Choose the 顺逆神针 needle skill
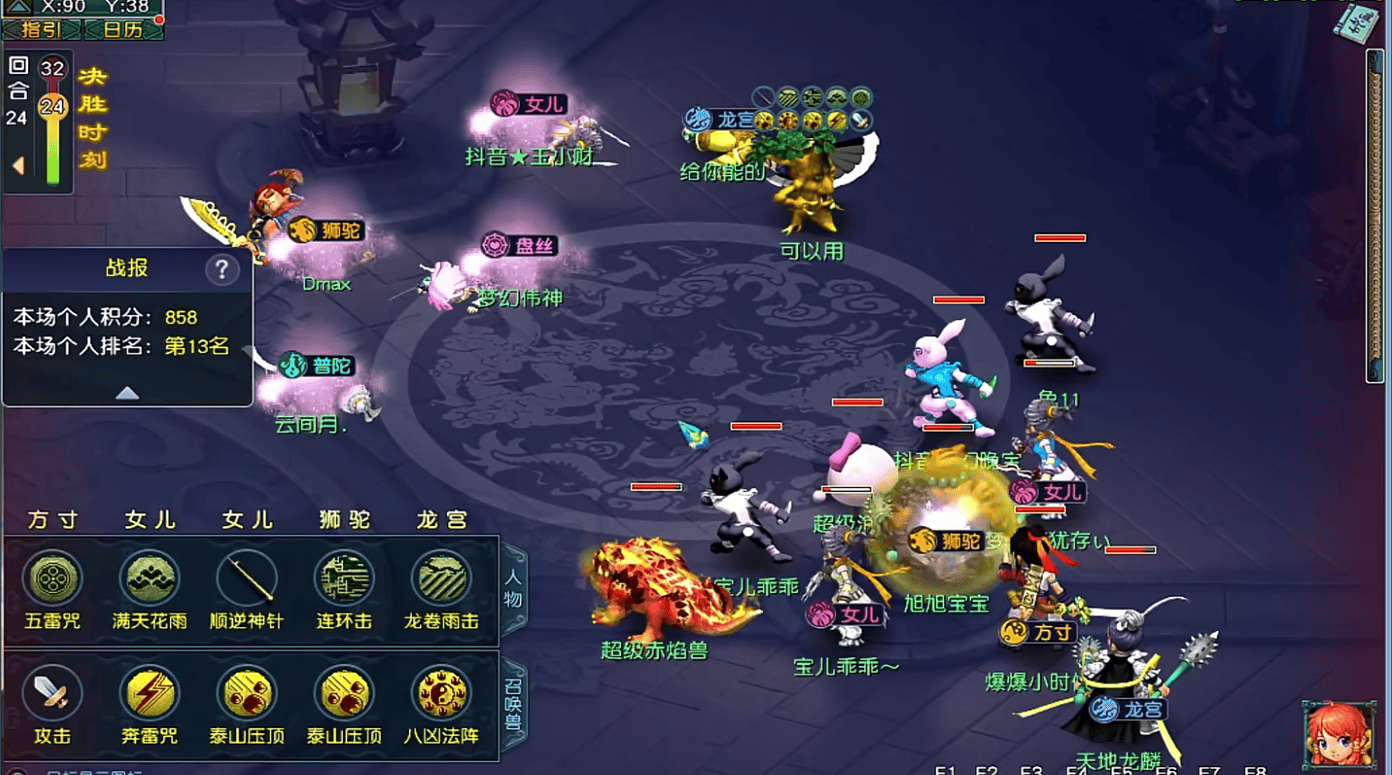Viewport: 1392px width, 775px height. pyautogui.click(x=247, y=579)
